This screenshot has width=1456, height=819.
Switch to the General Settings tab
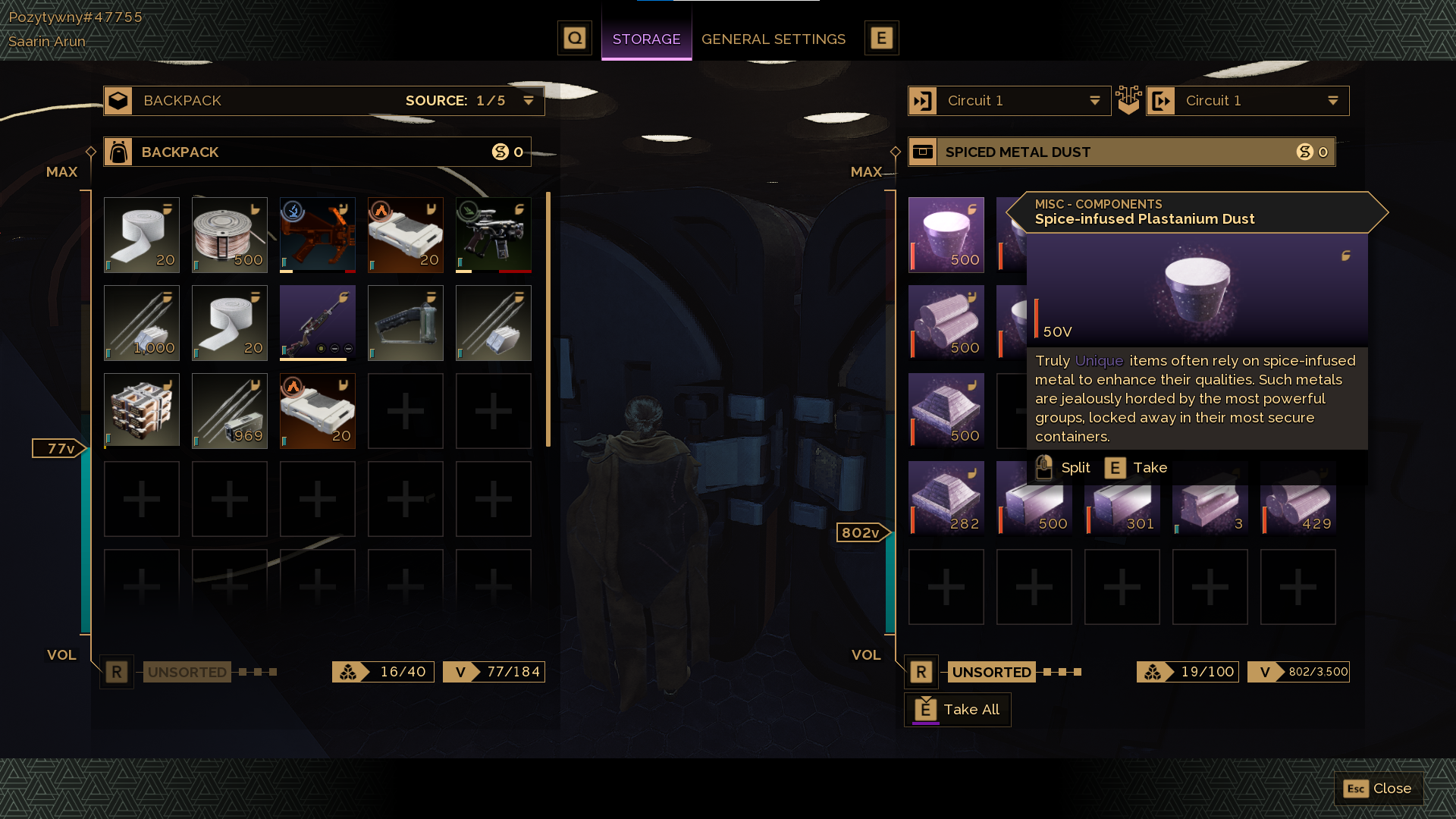[773, 39]
